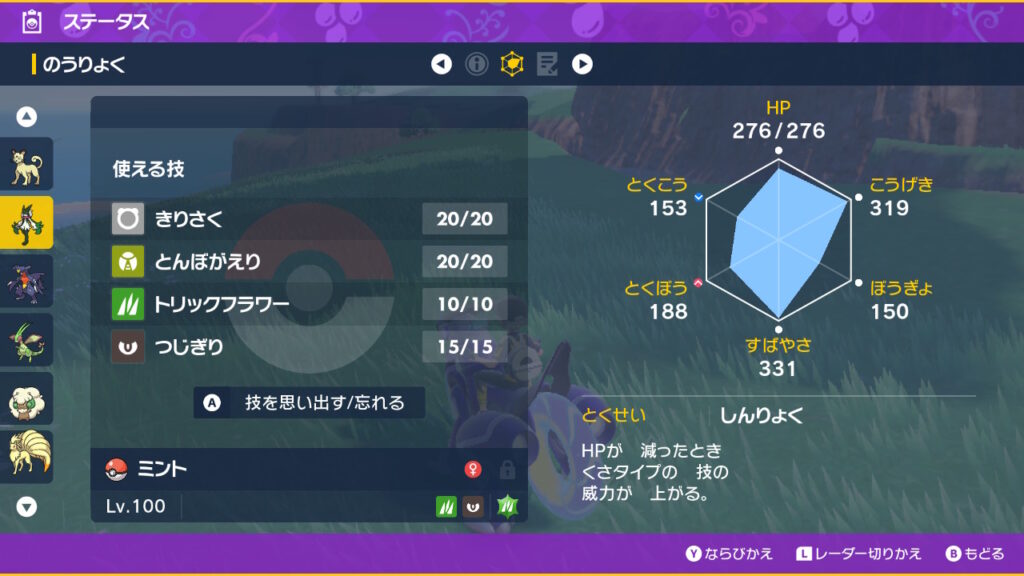Open the trainer memo page tab
The height and width of the screenshot is (576, 1024).
[x=547, y=65]
